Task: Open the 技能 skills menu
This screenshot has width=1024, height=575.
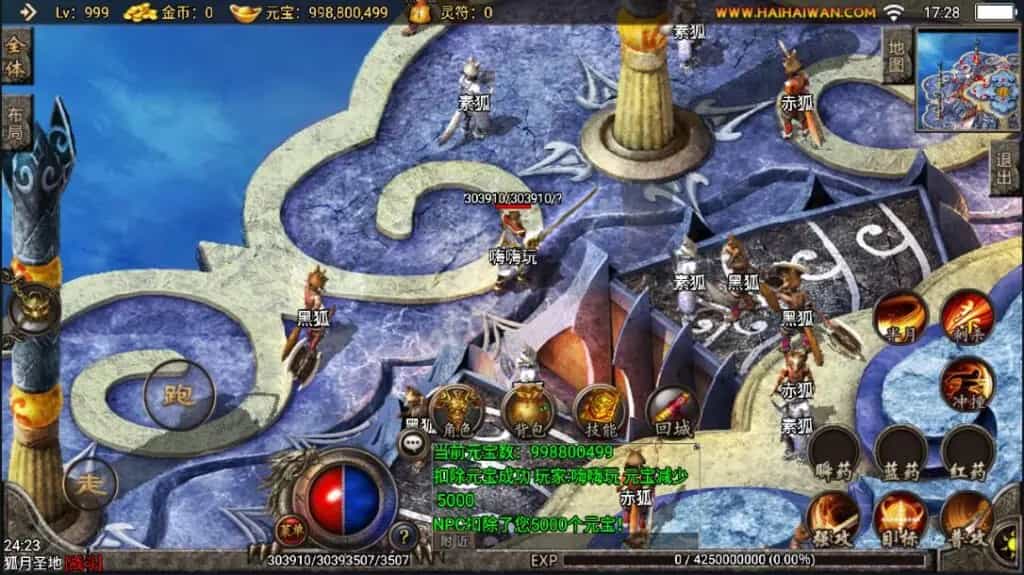Action: pyautogui.click(x=600, y=410)
